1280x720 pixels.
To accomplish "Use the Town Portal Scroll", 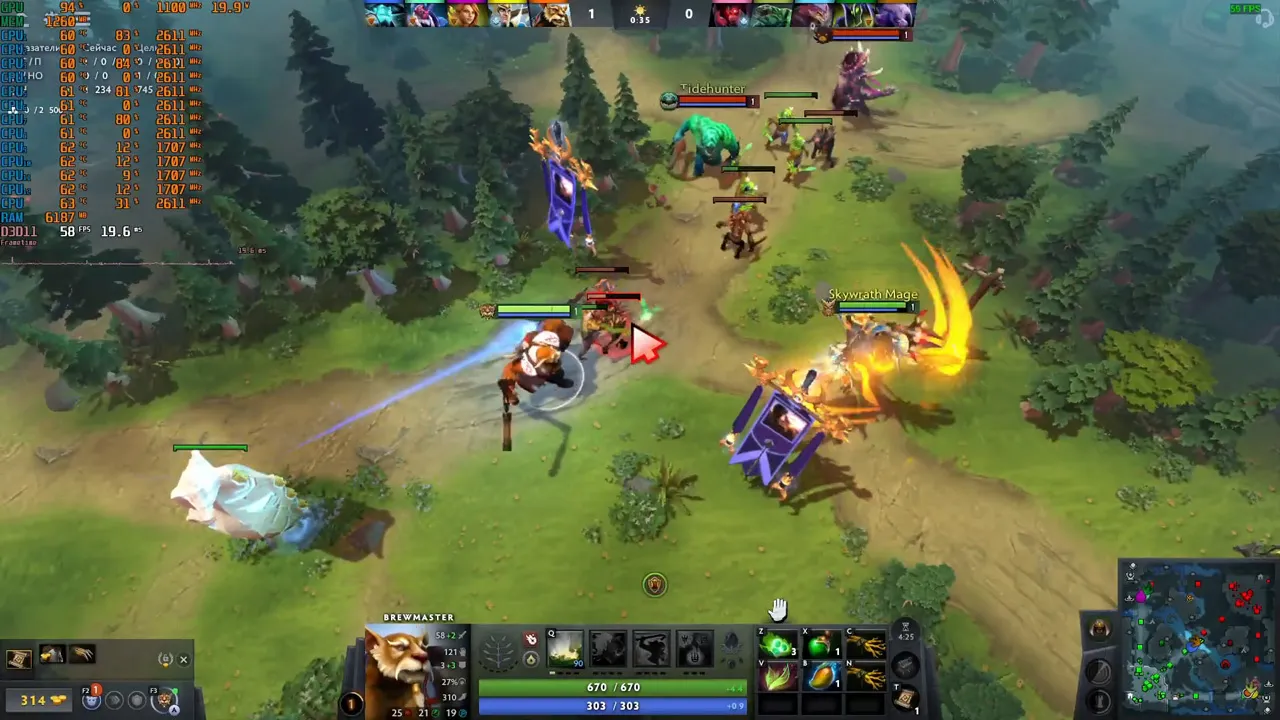I will 908,700.
